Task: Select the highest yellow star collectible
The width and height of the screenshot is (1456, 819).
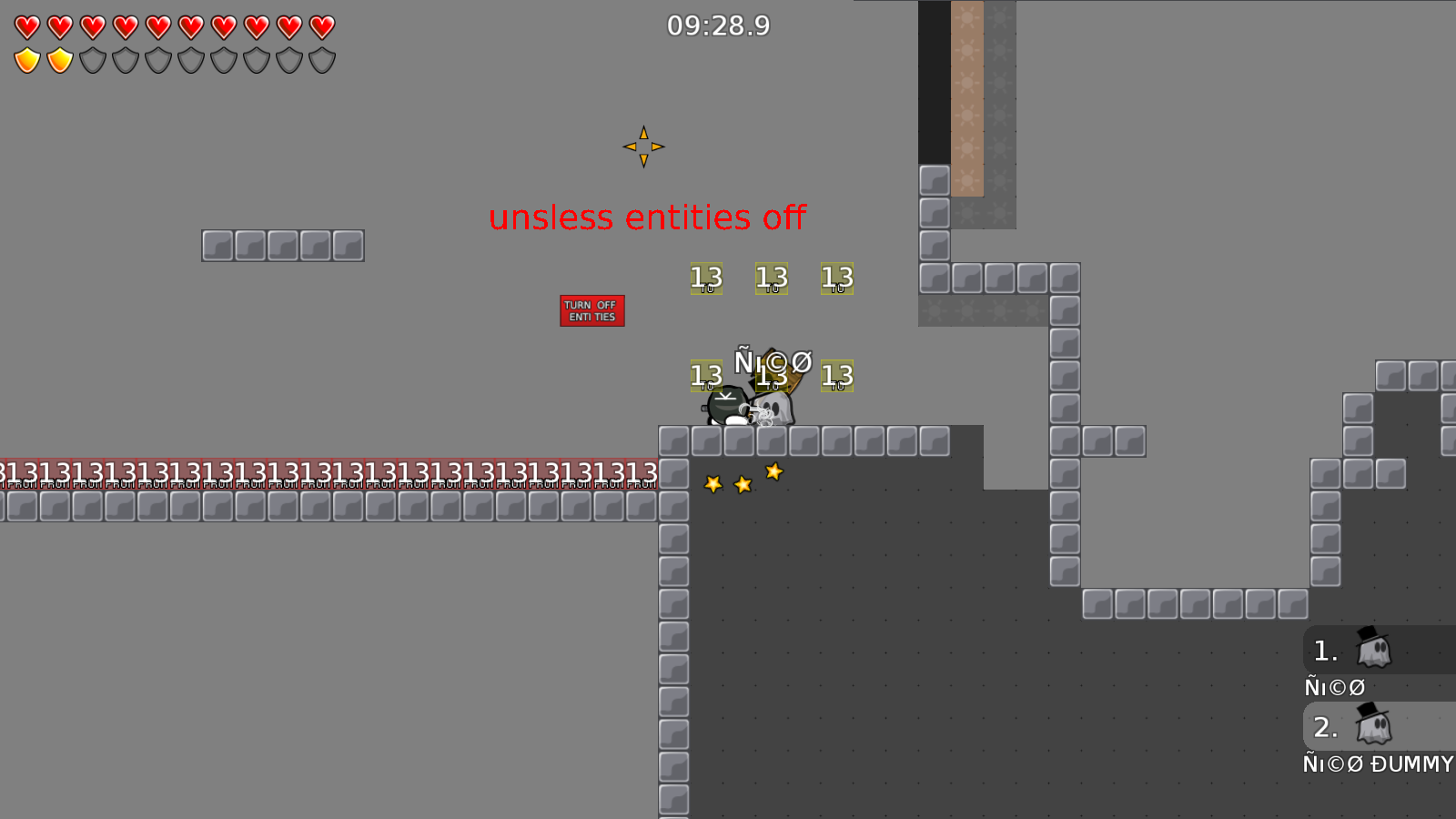Action: coord(773,470)
